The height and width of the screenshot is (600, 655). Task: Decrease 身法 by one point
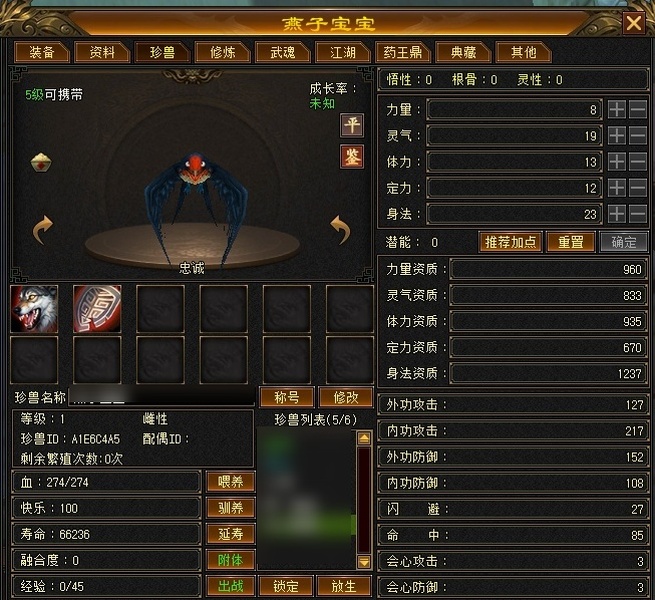638,213
